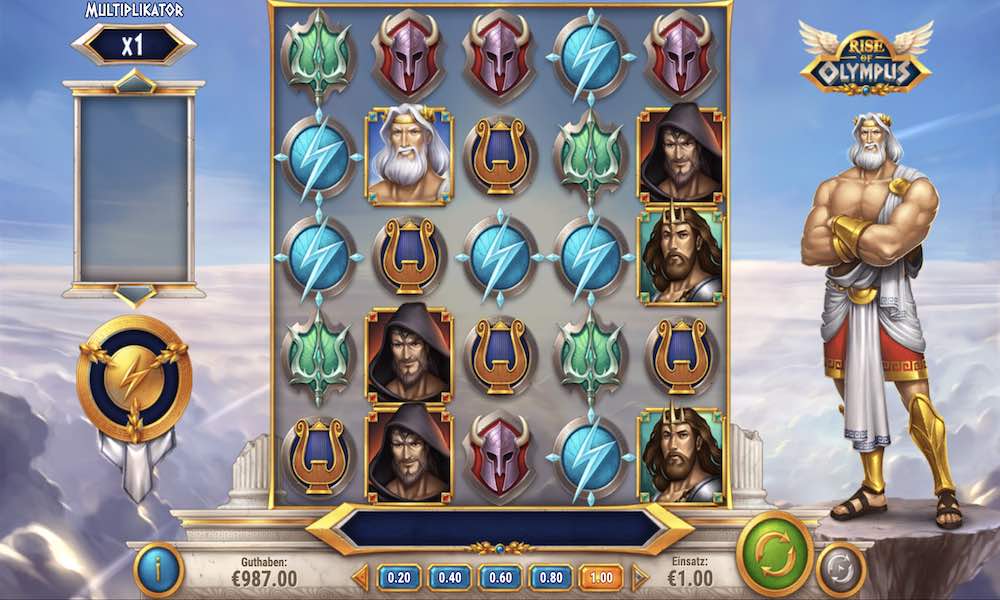Pick the 0.80 bet option

click(x=550, y=577)
